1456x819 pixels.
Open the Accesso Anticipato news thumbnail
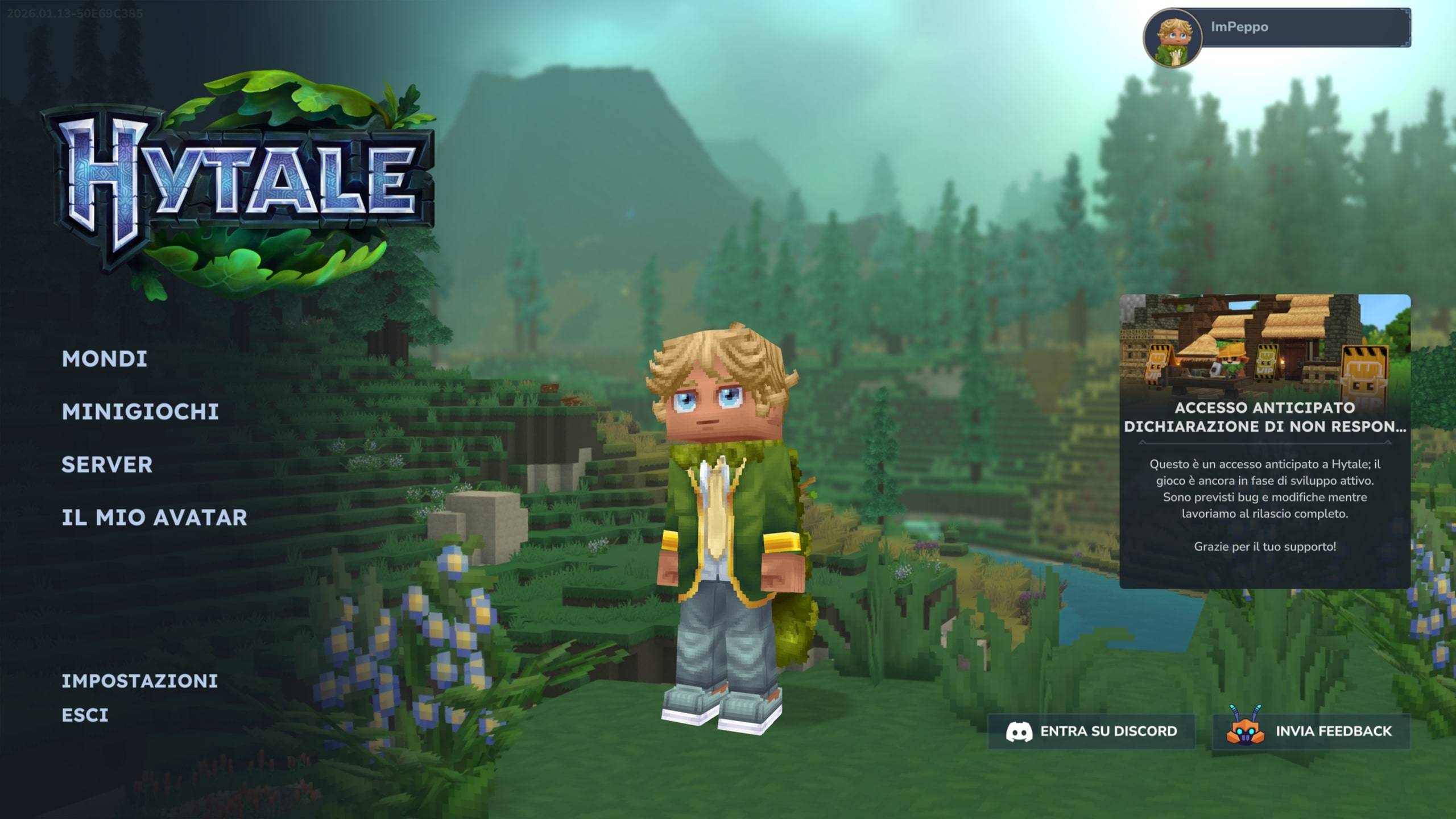point(1264,346)
